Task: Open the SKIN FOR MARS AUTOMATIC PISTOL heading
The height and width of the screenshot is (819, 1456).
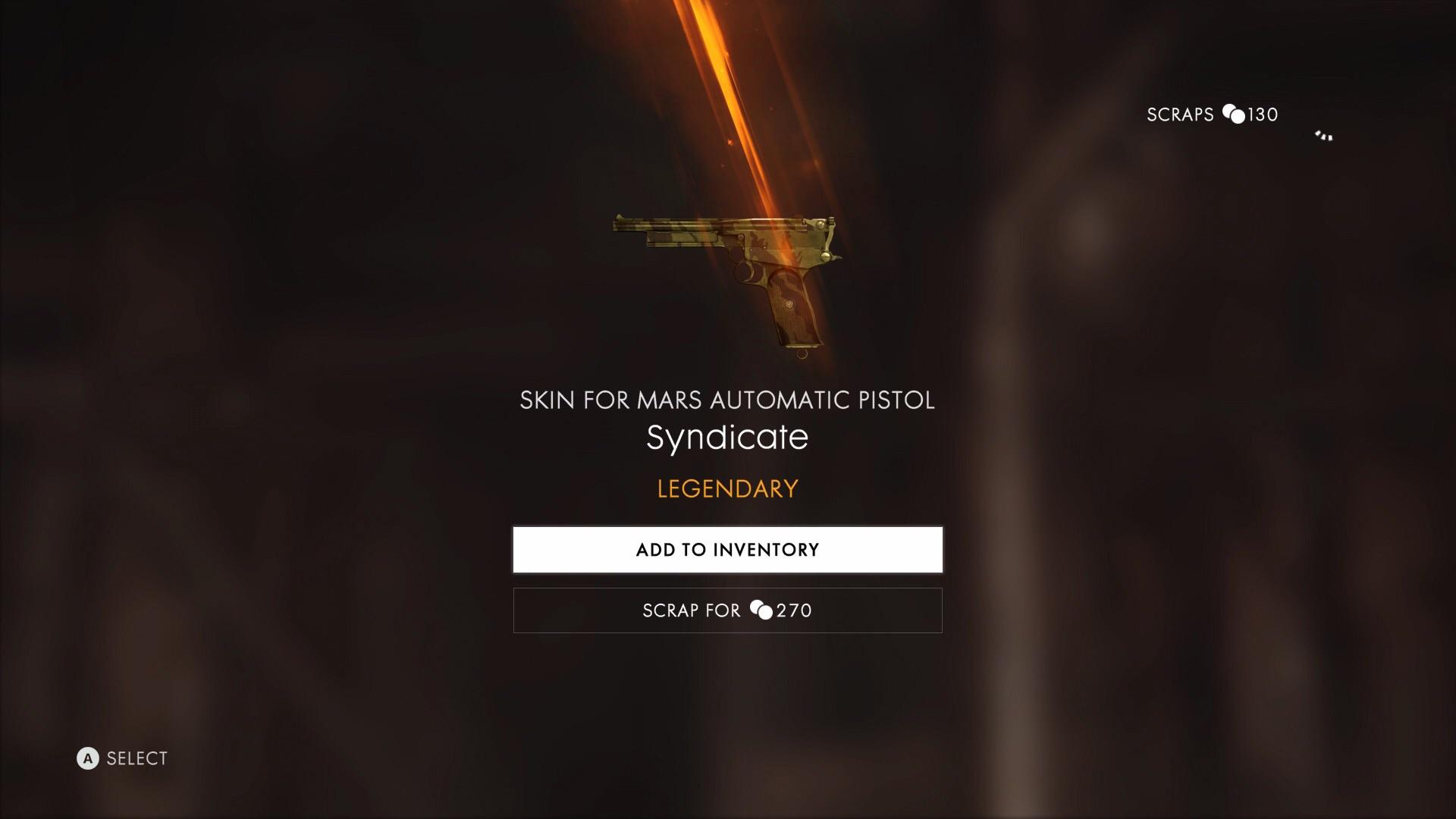Action: click(x=727, y=400)
